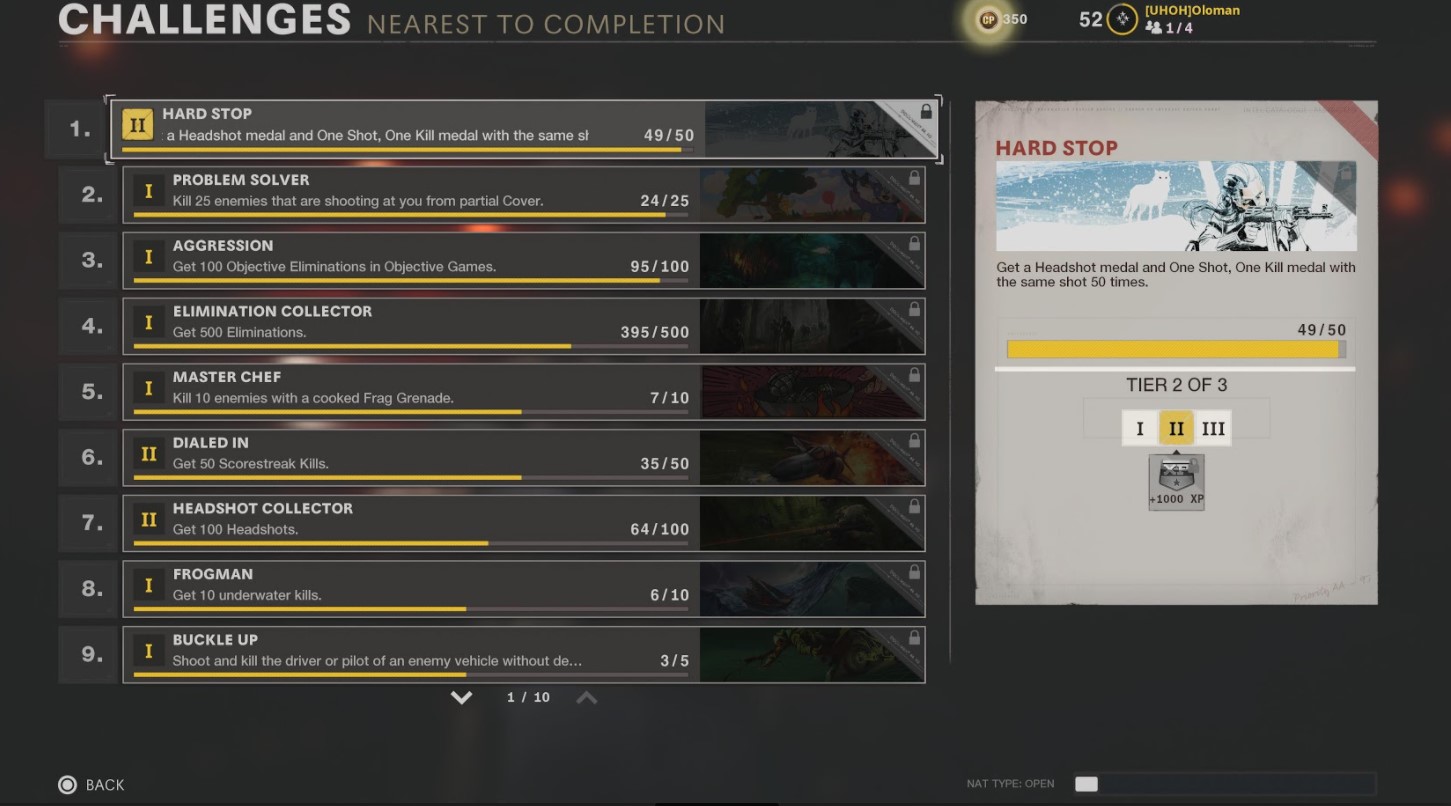The height and width of the screenshot is (806, 1451).
Task: Expand the next page of challenges with down chevron
Action: tap(462, 697)
